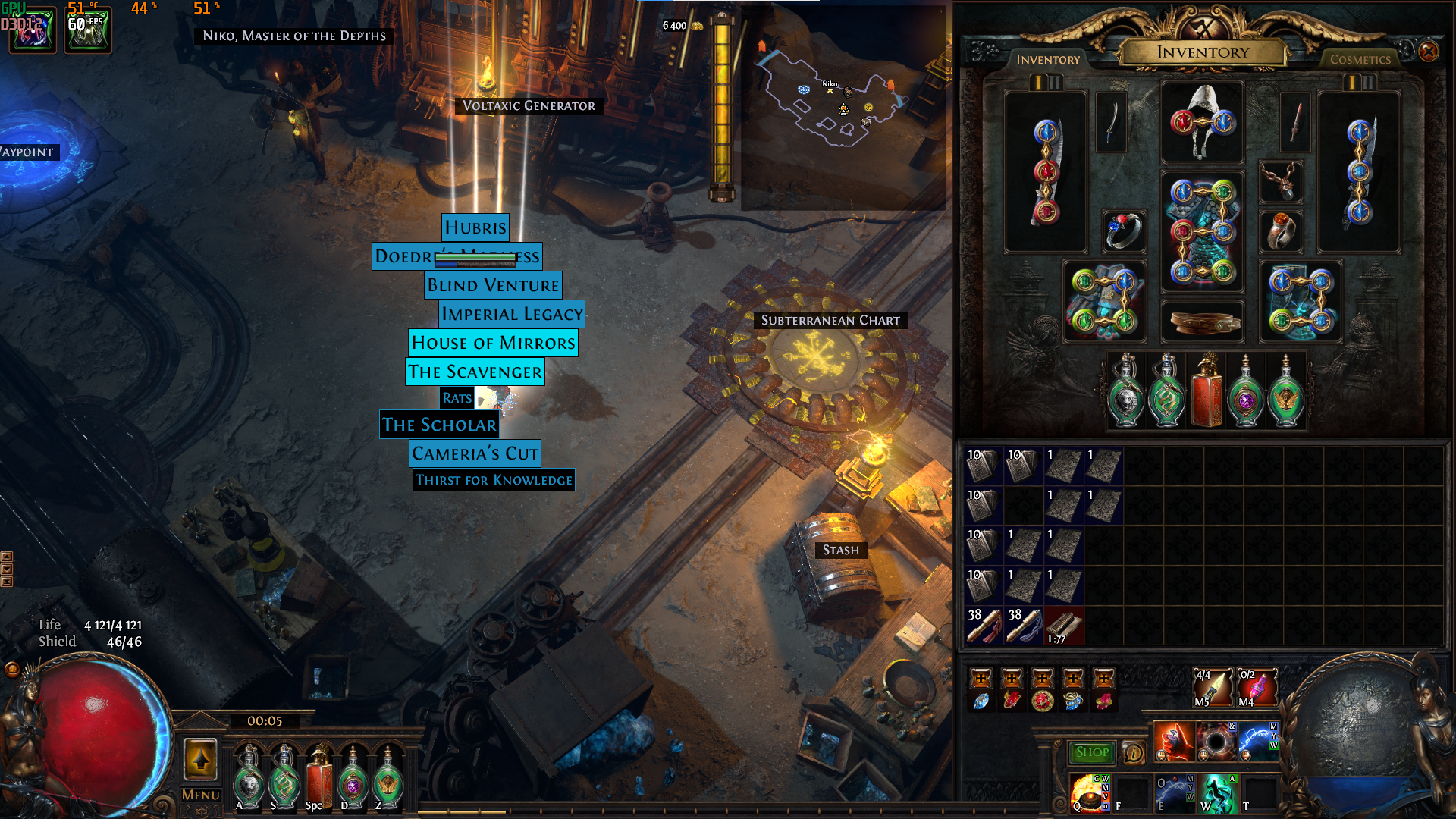The height and width of the screenshot is (819, 1456).
Task: Click the level-up arrow icon beside Menu
Action: (200, 759)
